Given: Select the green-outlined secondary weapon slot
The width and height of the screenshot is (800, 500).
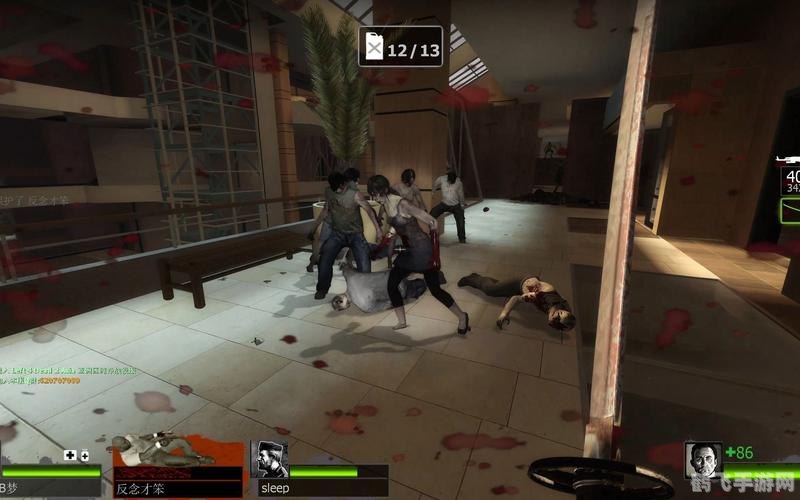Looking at the screenshot, I should (791, 210).
